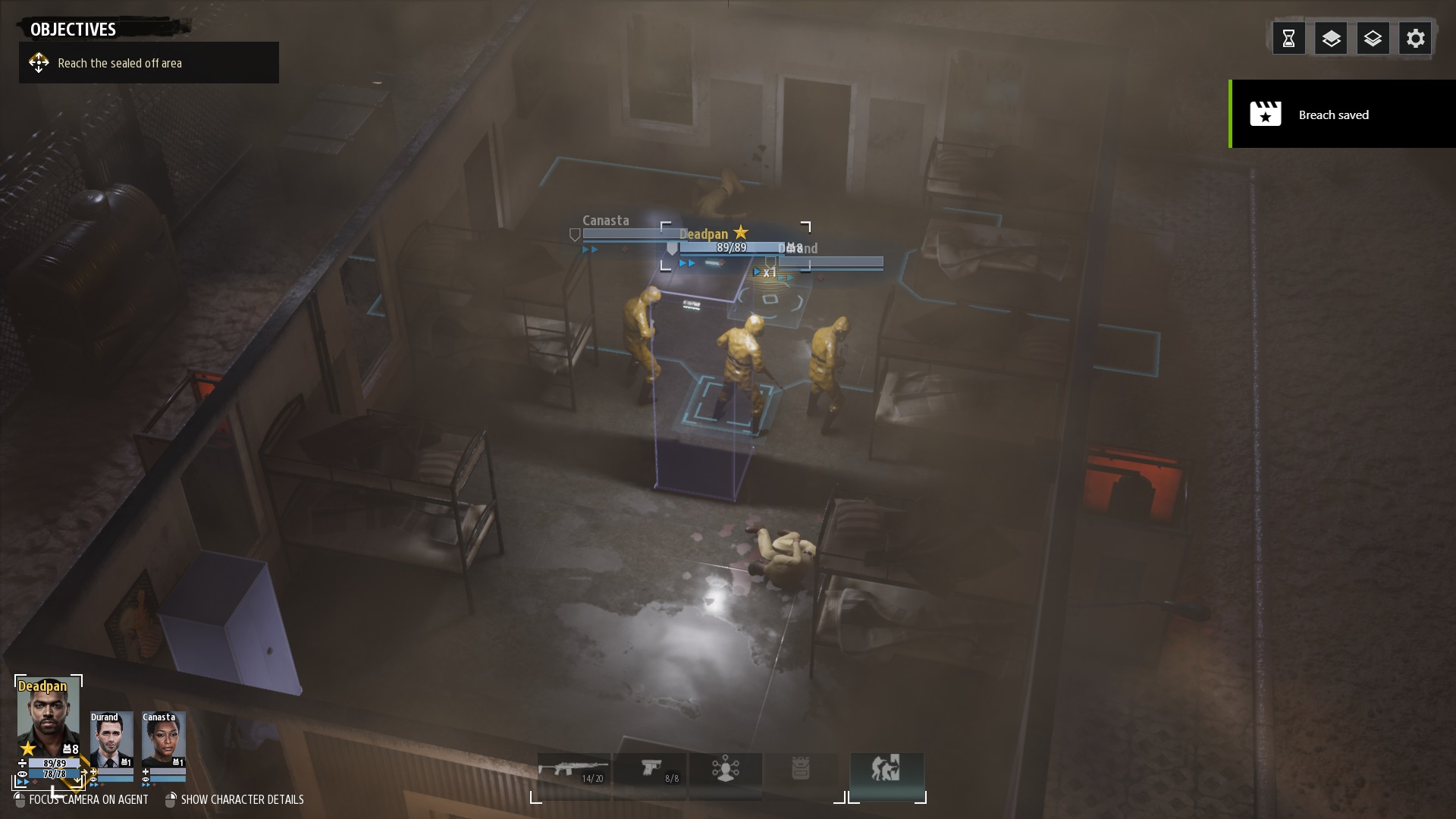Go up one floor level
The width and height of the screenshot is (1456, 819).
tap(1331, 39)
